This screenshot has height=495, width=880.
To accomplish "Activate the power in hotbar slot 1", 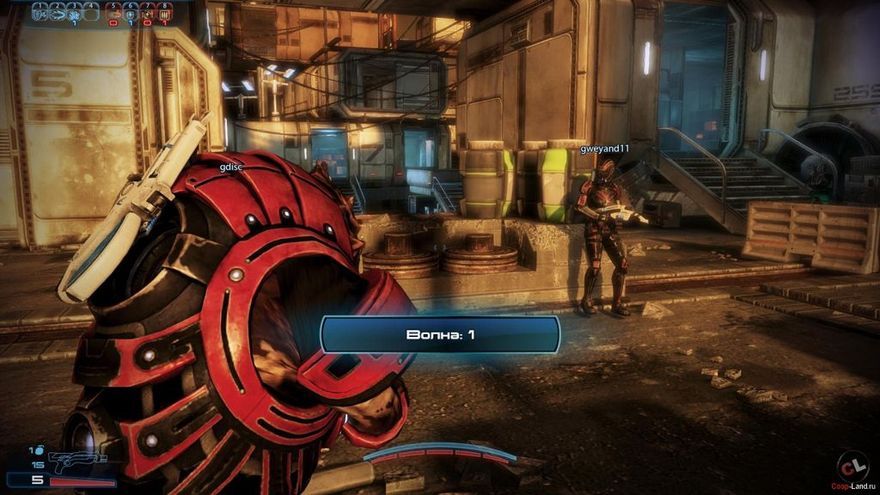I will click(40, 11).
